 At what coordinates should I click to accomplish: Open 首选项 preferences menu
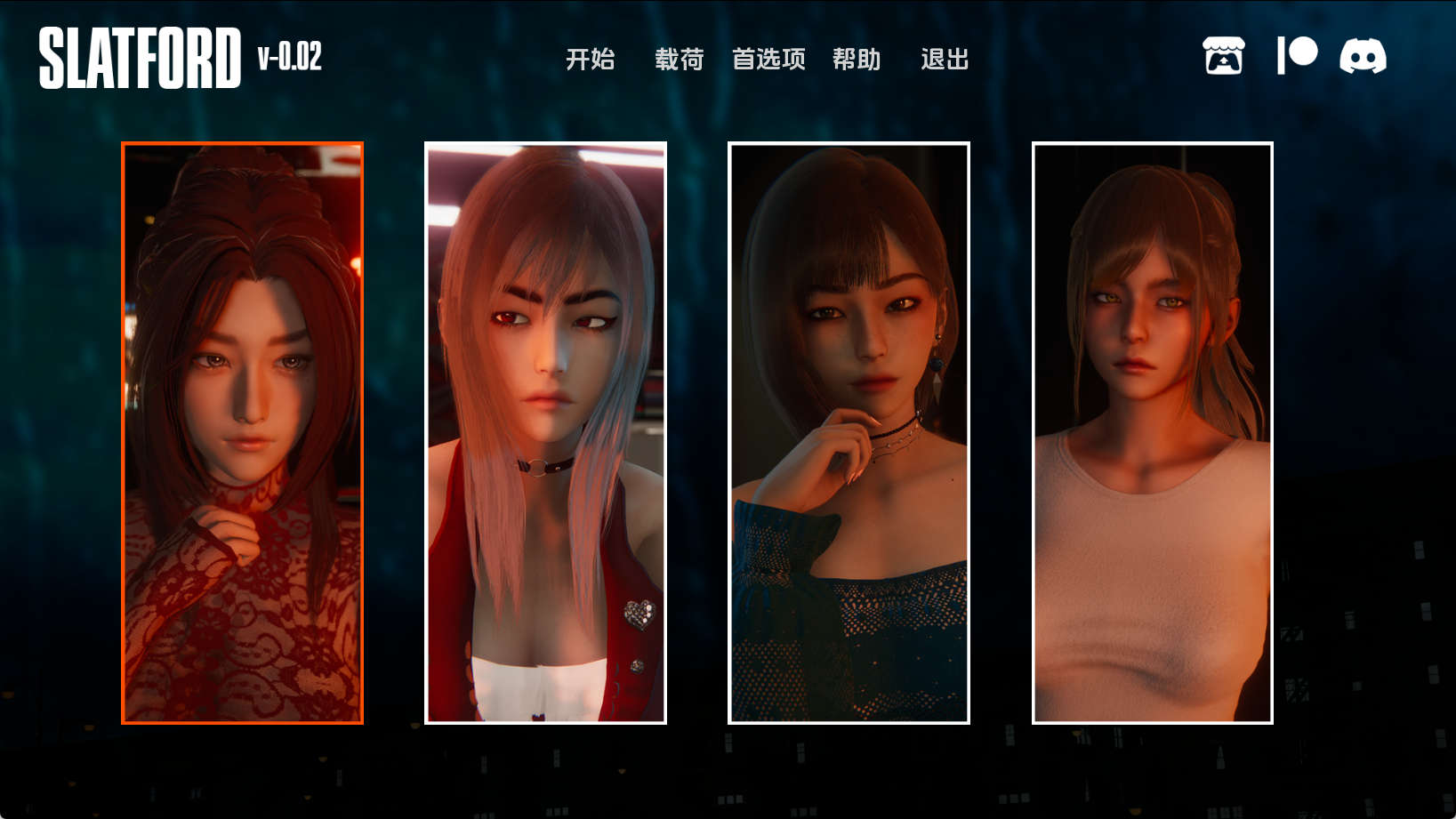769,60
